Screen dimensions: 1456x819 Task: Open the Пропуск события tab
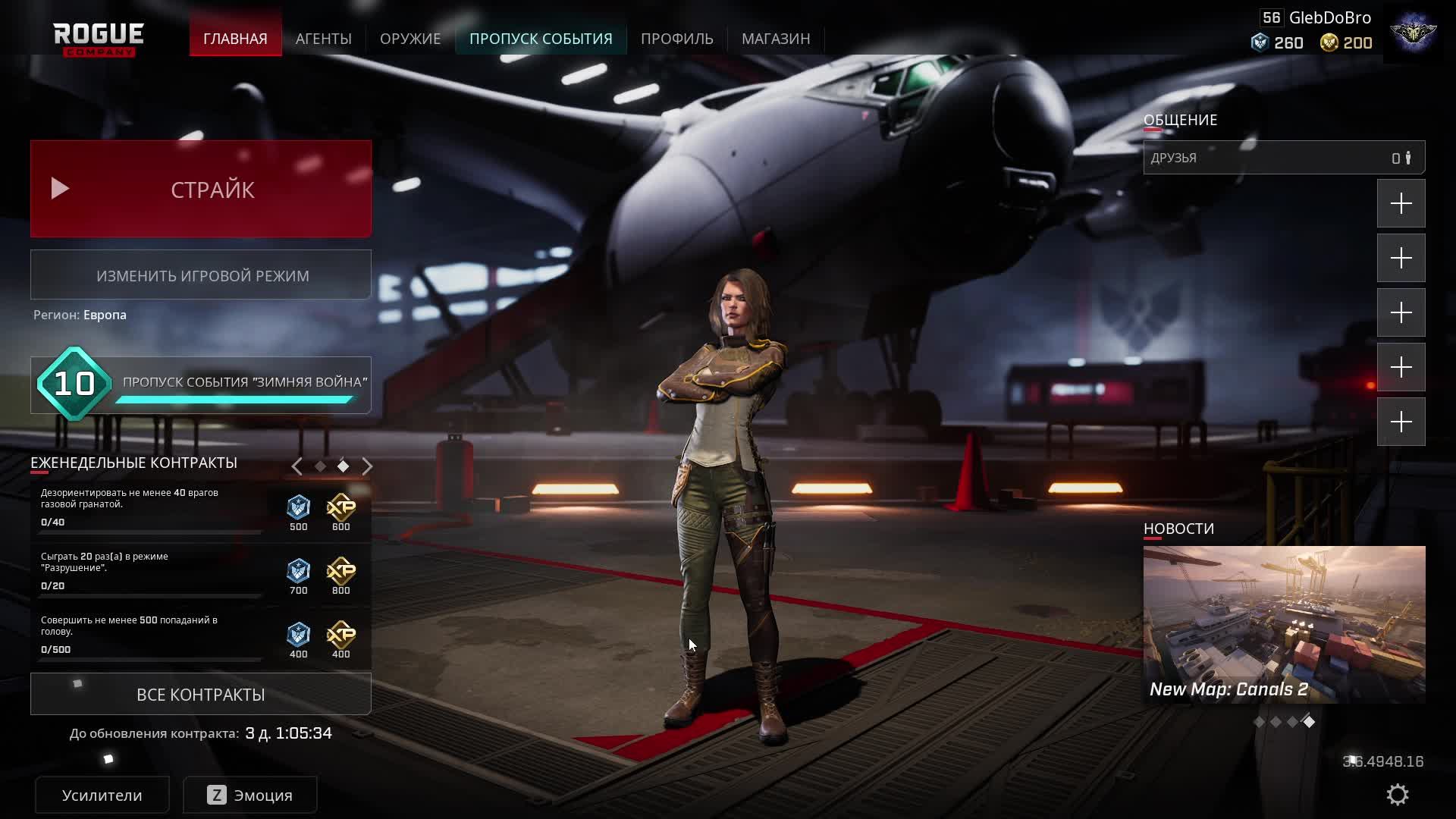pos(541,39)
